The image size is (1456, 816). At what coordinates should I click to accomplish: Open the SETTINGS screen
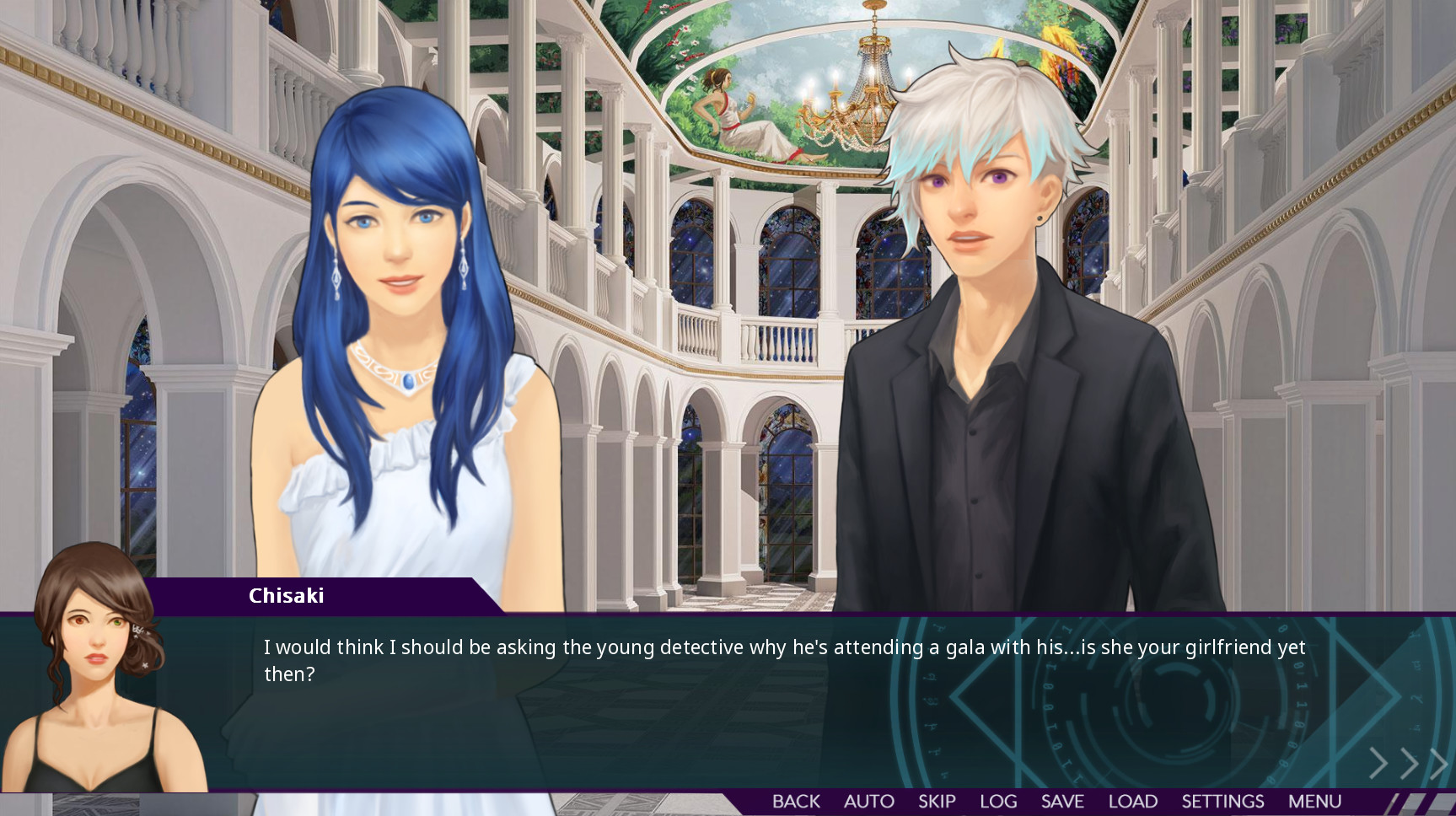[x=1223, y=801]
